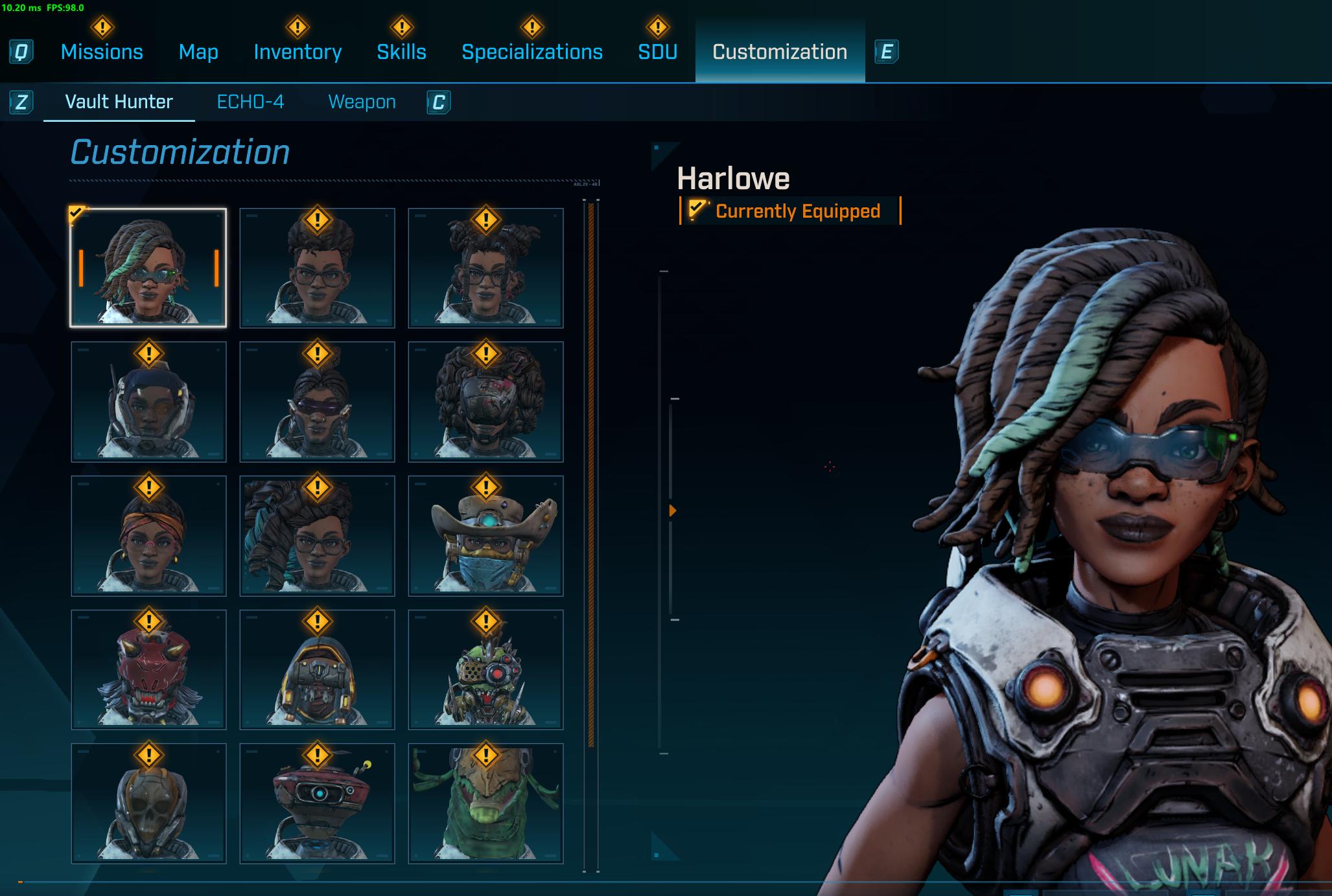Select the Vault Hunter sub-tab
Viewport: 1332px width, 896px height.
tap(119, 102)
